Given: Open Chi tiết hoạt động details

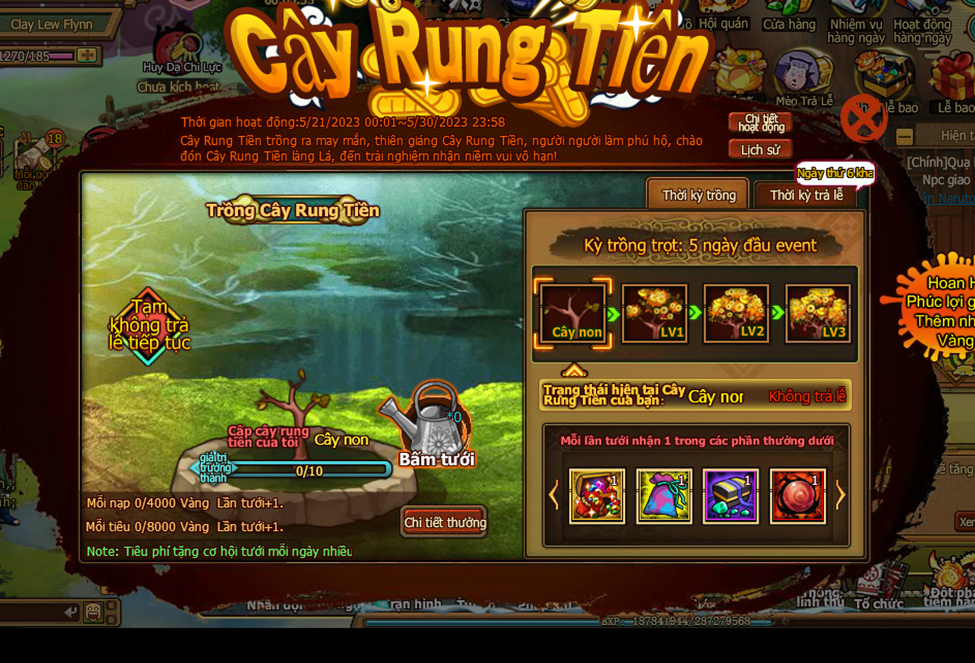Looking at the screenshot, I should [x=760, y=123].
